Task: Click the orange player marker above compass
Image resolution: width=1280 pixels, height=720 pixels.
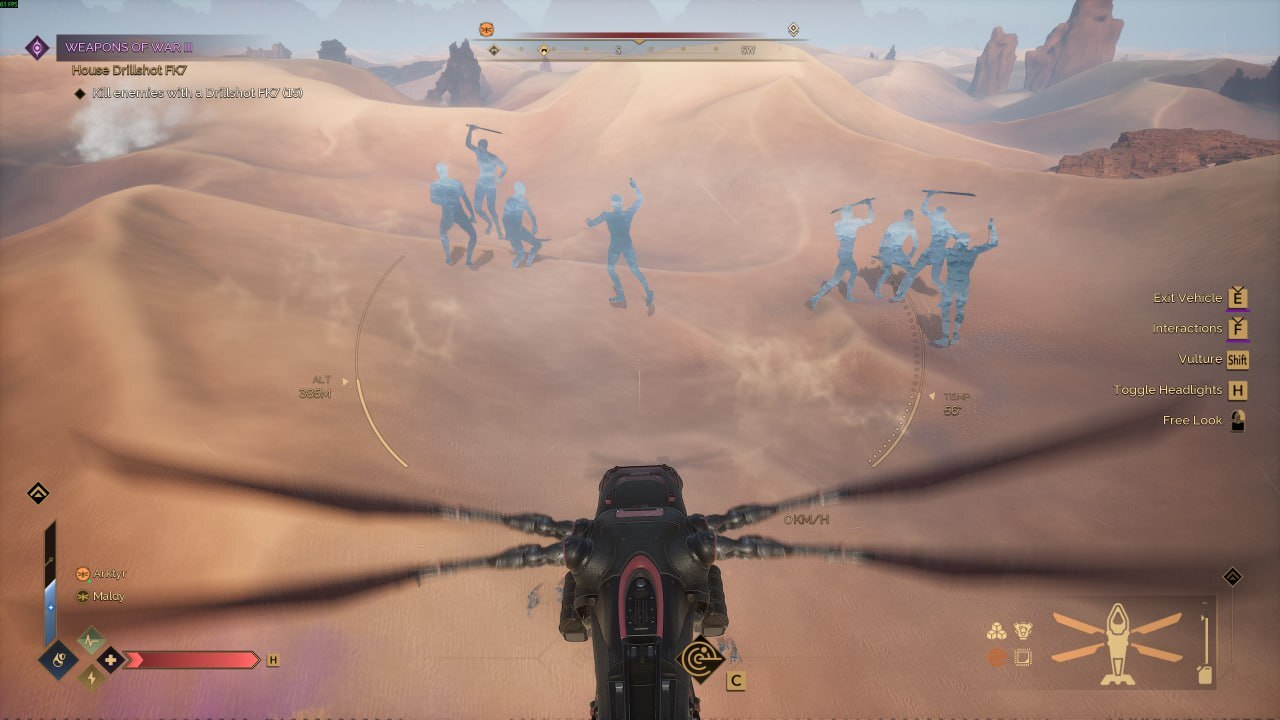Action: (487, 29)
